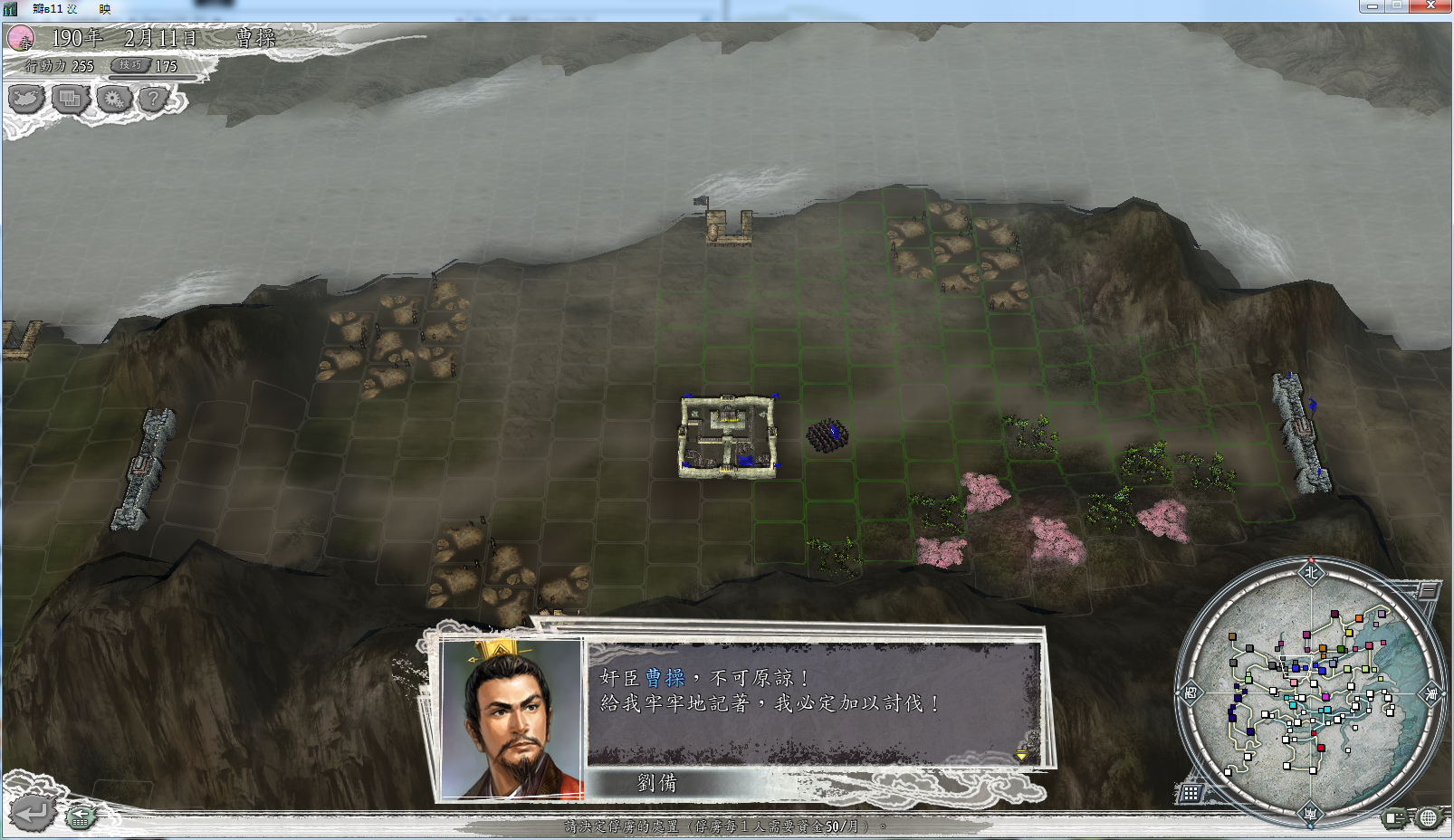1454x840 pixels.
Task: Select the 南 south compass marker
Action: 1310,814
